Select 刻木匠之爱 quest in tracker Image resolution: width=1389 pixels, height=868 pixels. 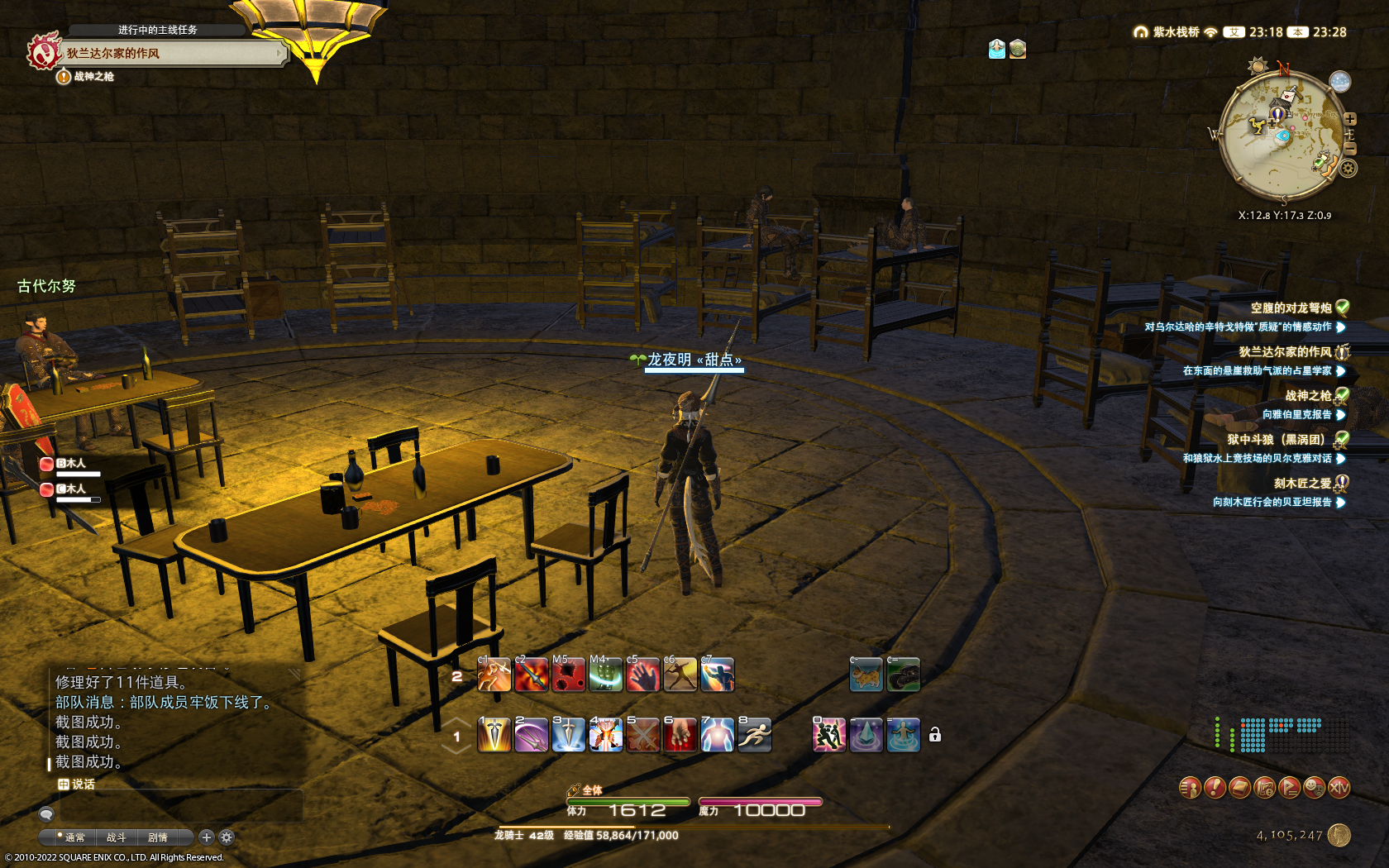tap(1302, 484)
